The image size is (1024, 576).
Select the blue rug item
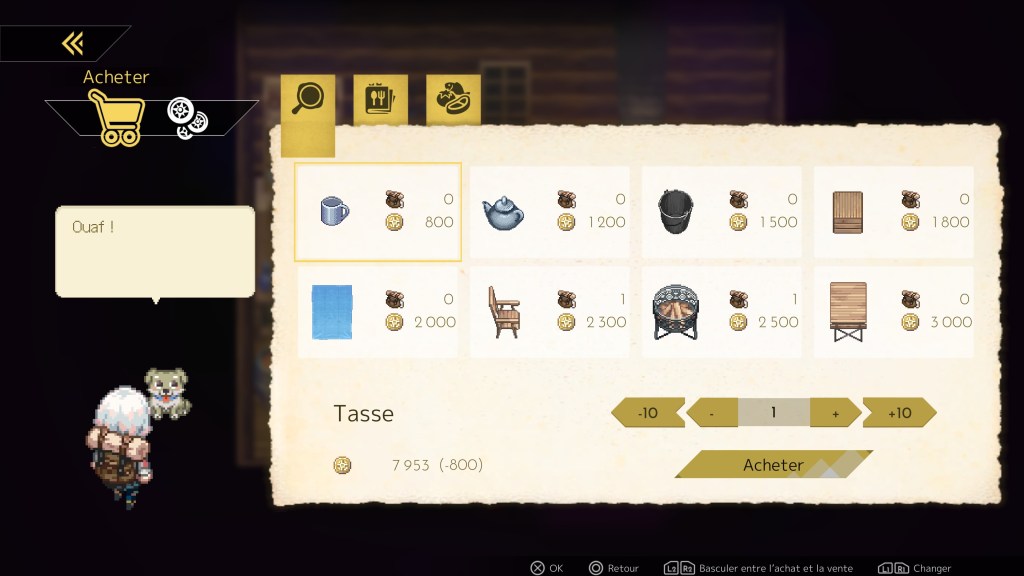[x=378, y=311]
